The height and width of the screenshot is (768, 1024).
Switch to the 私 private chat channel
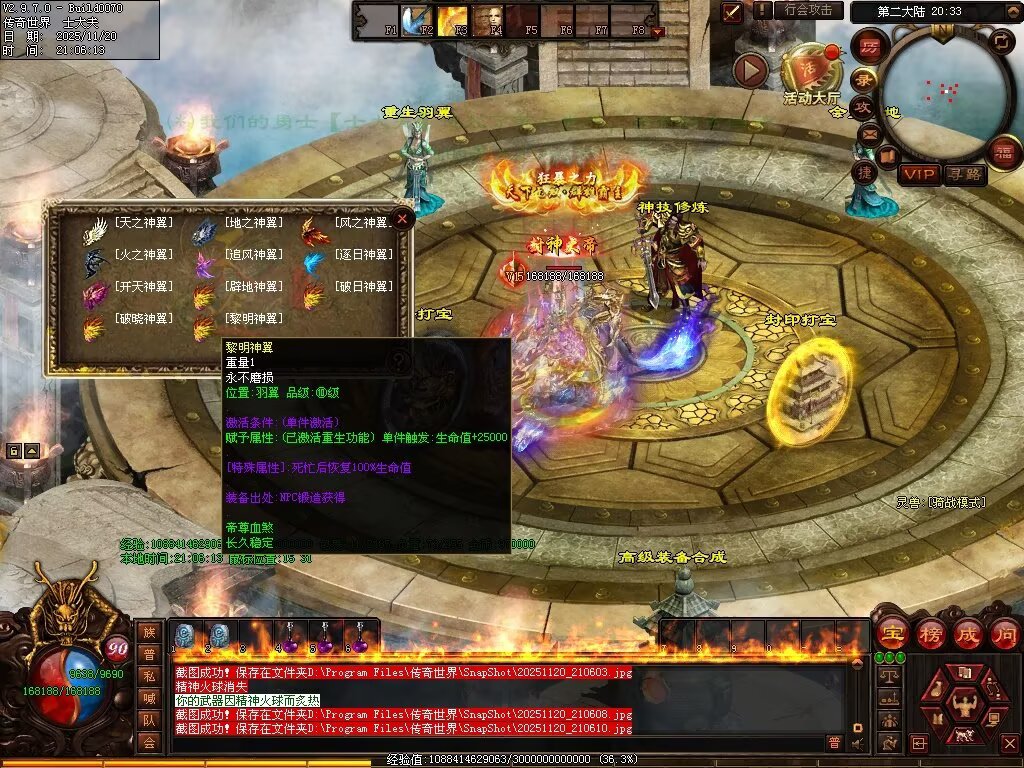click(x=148, y=676)
